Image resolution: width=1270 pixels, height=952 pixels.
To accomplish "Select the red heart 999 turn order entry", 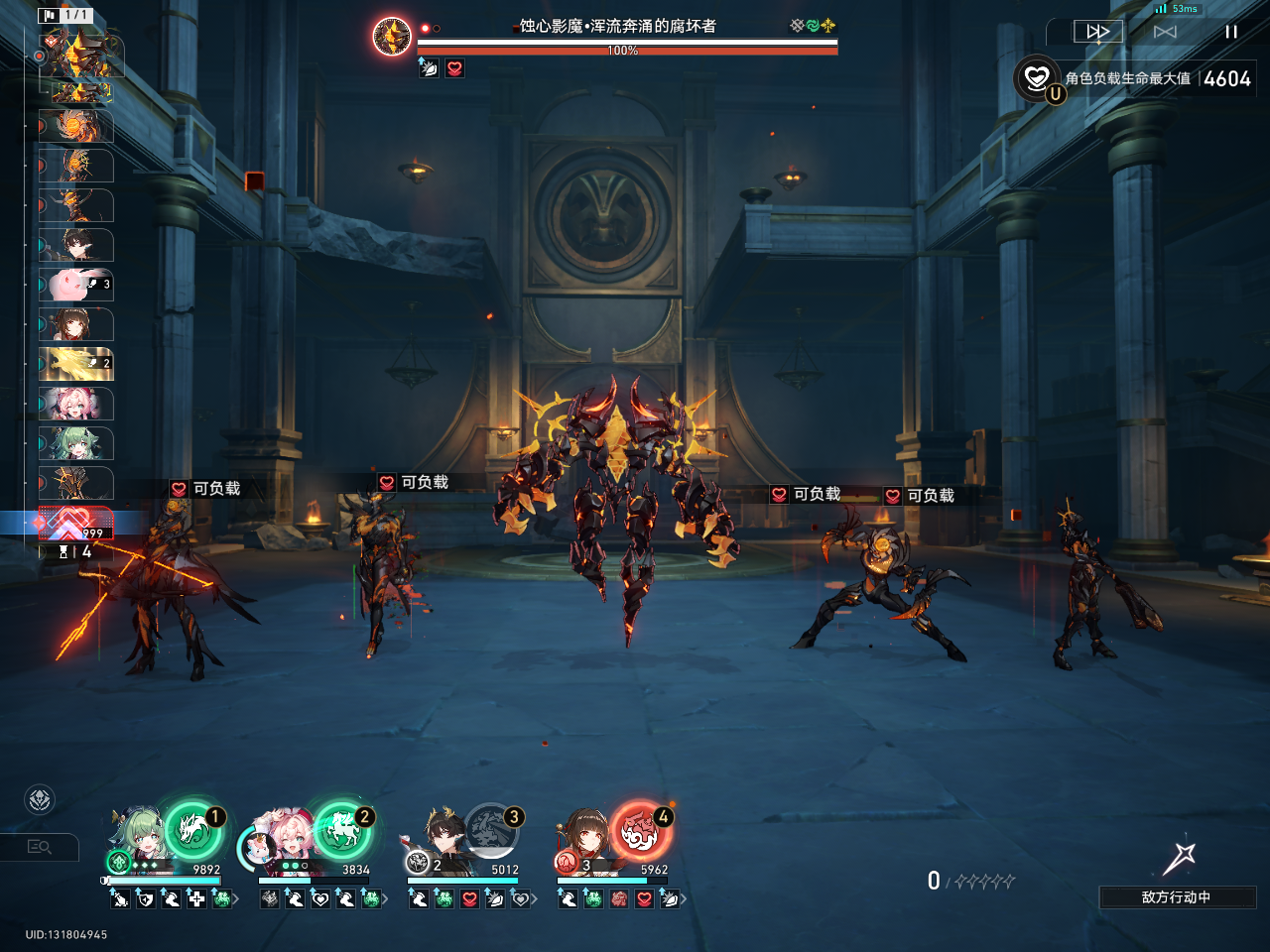I will (76, 523).
